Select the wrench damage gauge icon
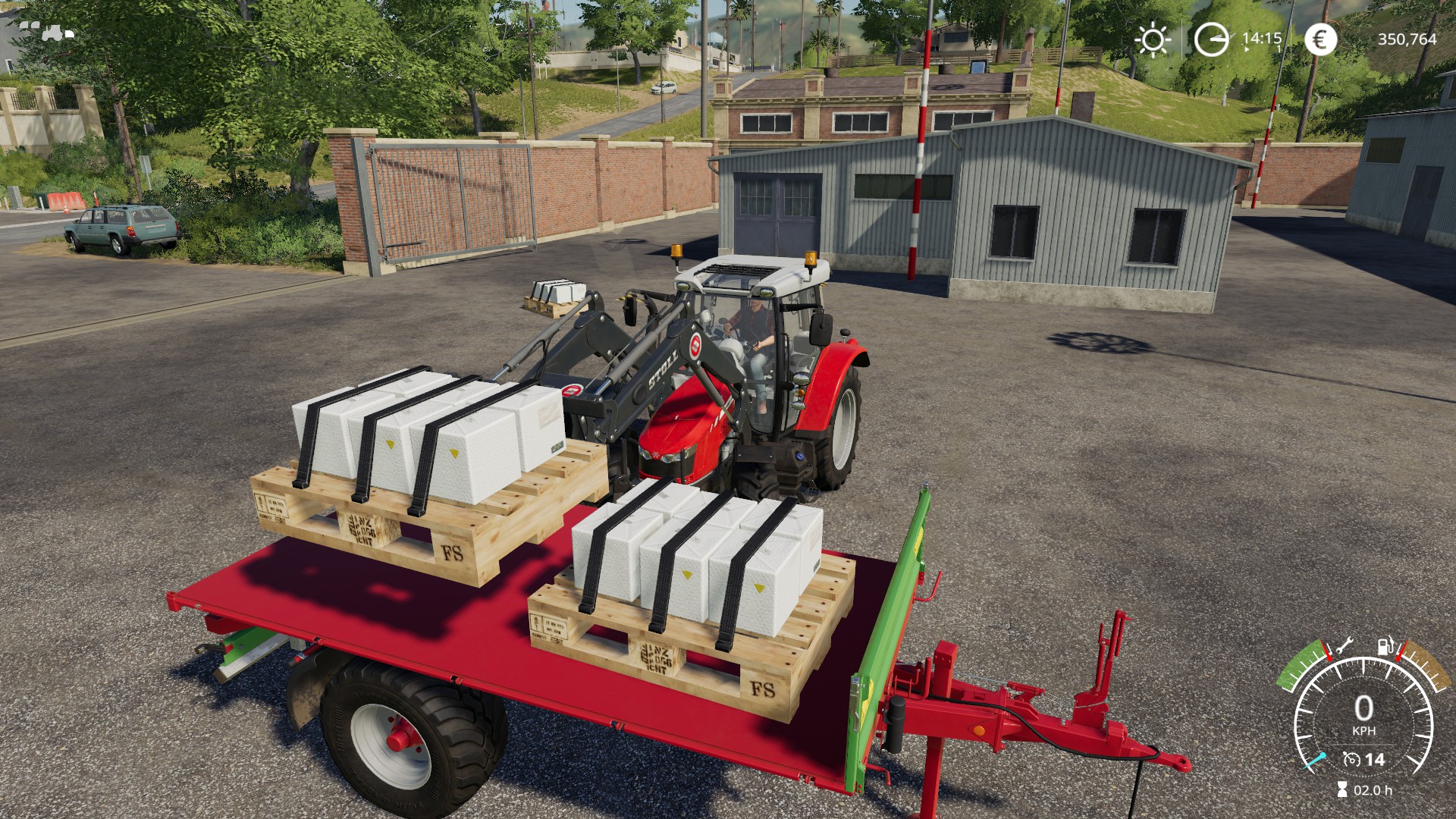 (1344, 645)
